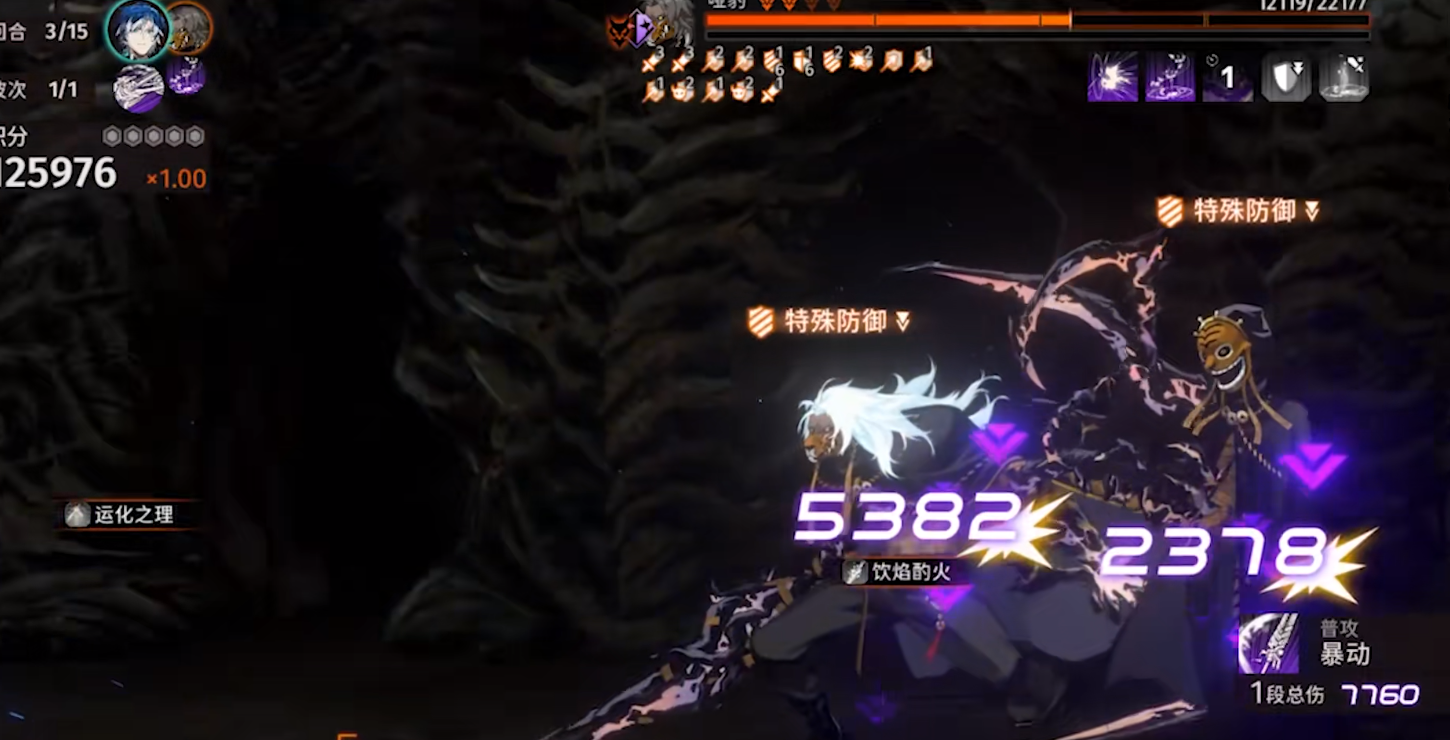Click the purple burst explosion skill icon
The width and height of the screenshot is (1450, 740).
[1112, 77]
